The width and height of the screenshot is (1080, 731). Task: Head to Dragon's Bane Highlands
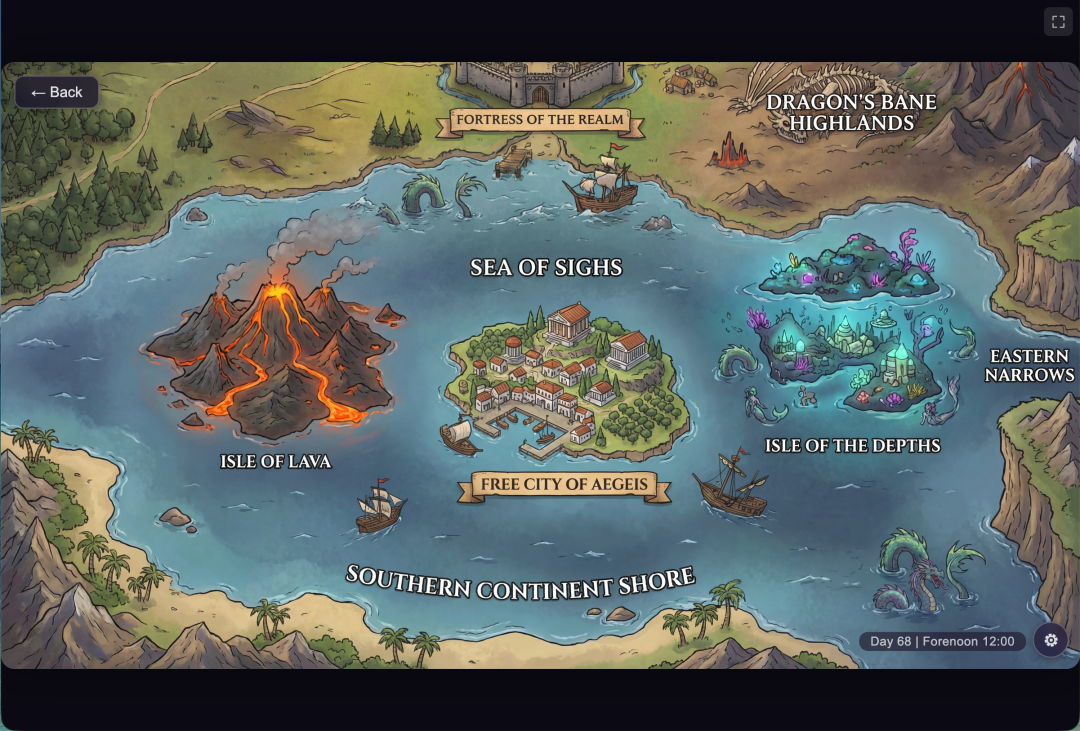pyautogui.click(x=851, y=112)
